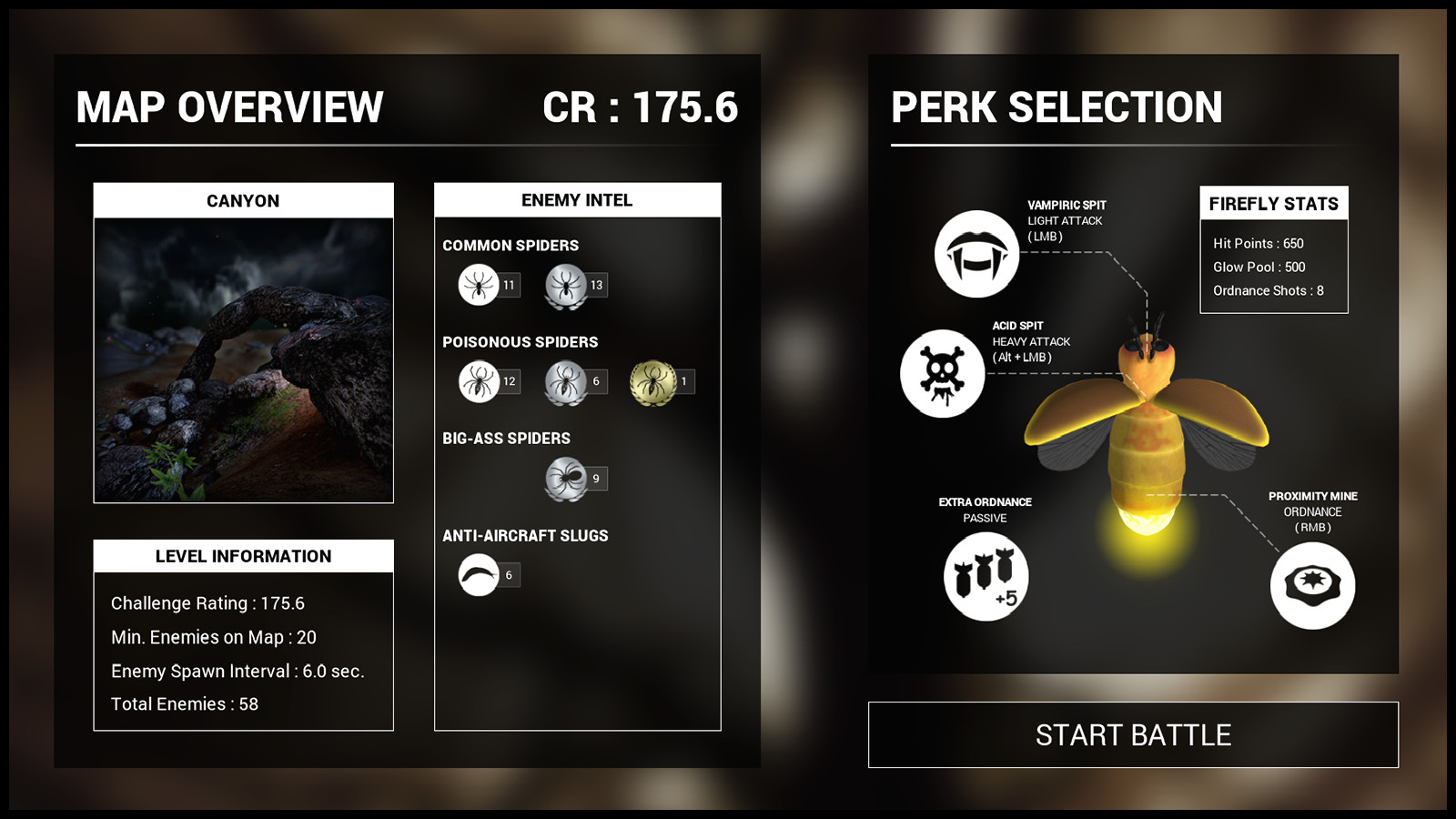This screenshot has width=1456, height=819.
Task: Open the Level Information header
Action: pos(242,556)
